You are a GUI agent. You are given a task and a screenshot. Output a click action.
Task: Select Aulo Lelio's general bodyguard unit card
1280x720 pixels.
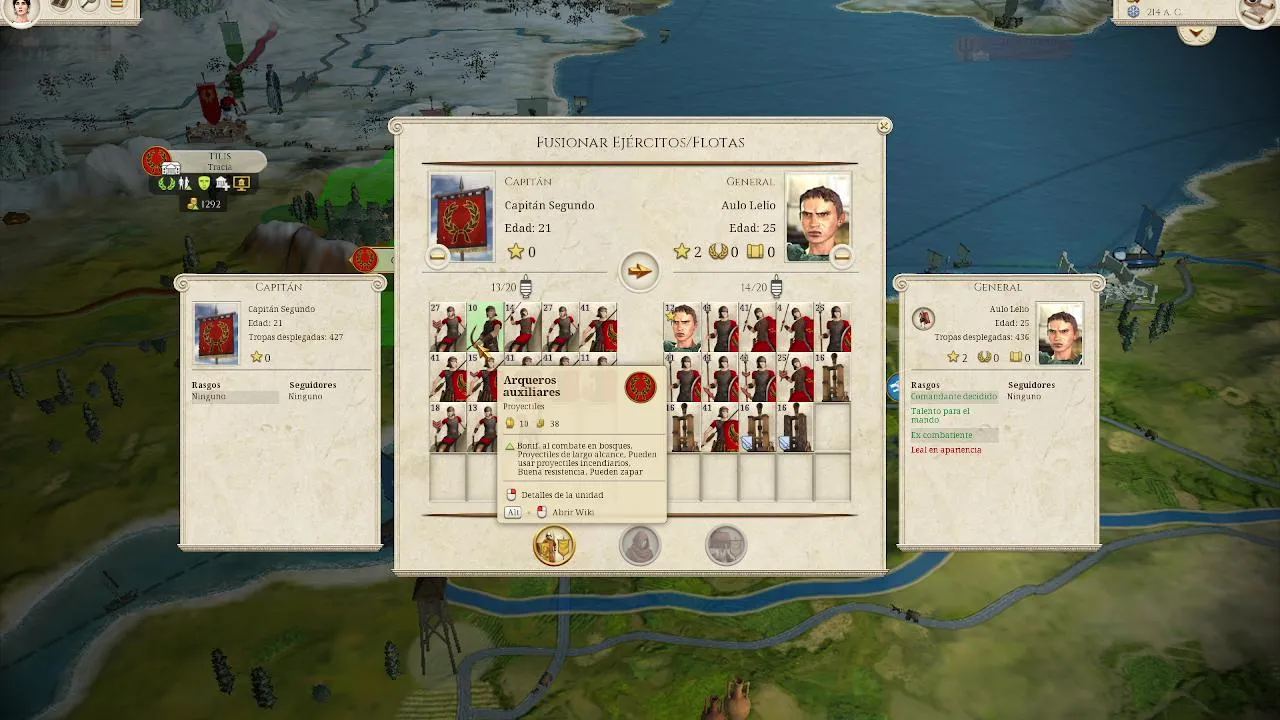click(x=682, y=327)
